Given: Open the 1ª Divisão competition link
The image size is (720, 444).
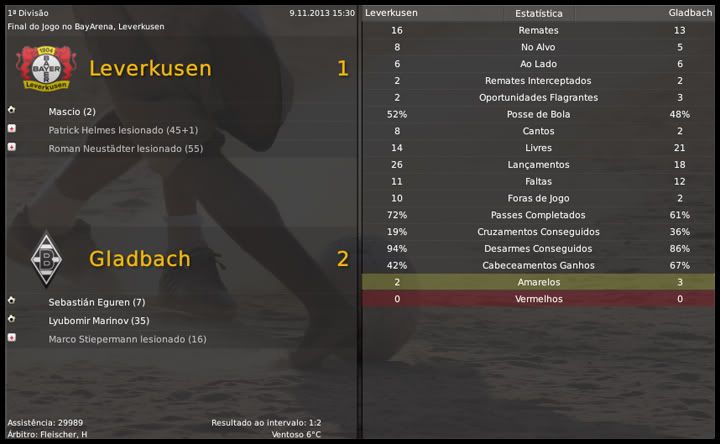Looking at the screenshot, I should 28,13.
